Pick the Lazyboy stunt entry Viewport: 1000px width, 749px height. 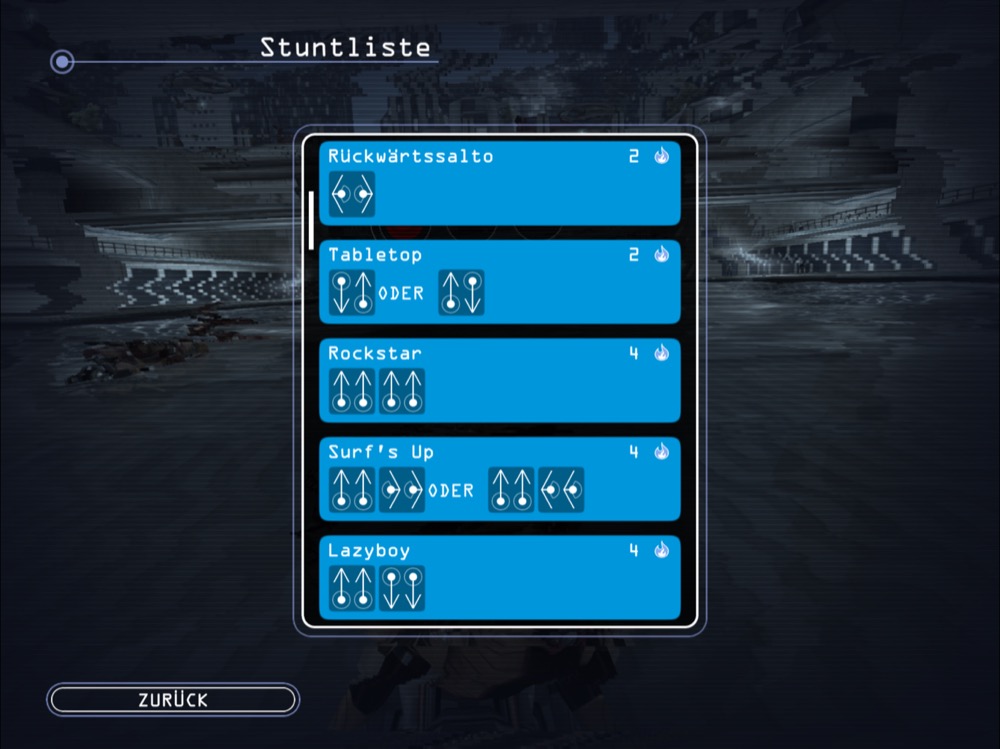[500, 577]
